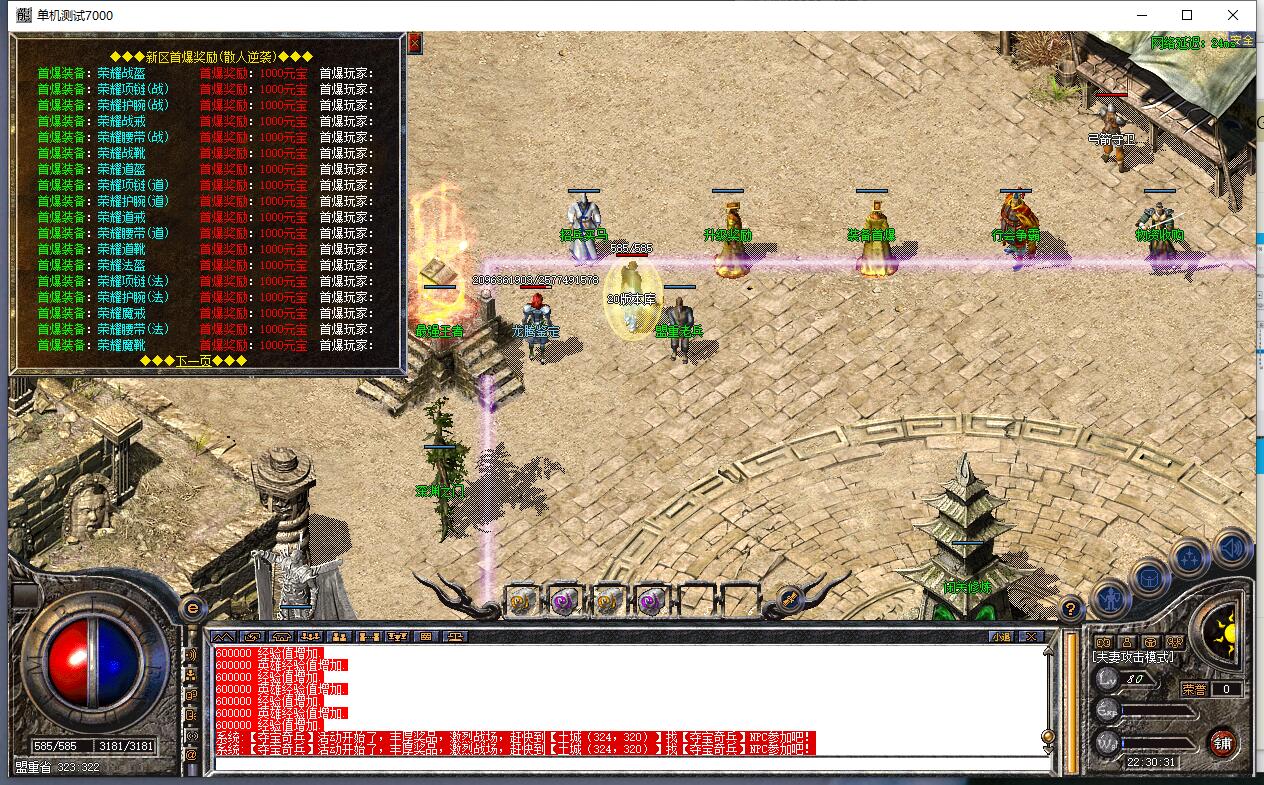Select the first hotbar slot with yellow scroll
Image resolution: width=1264 pixels, height=785 pixels.
[x=520, y=600]
